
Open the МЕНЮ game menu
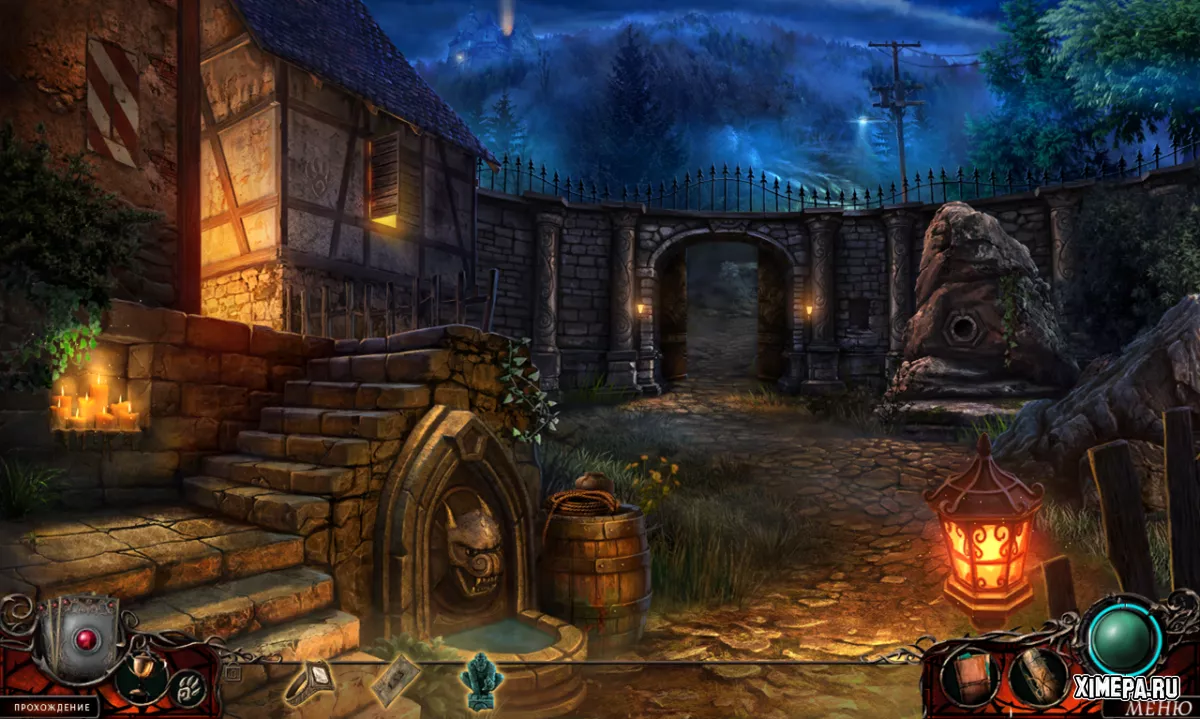coord(1157,708)
